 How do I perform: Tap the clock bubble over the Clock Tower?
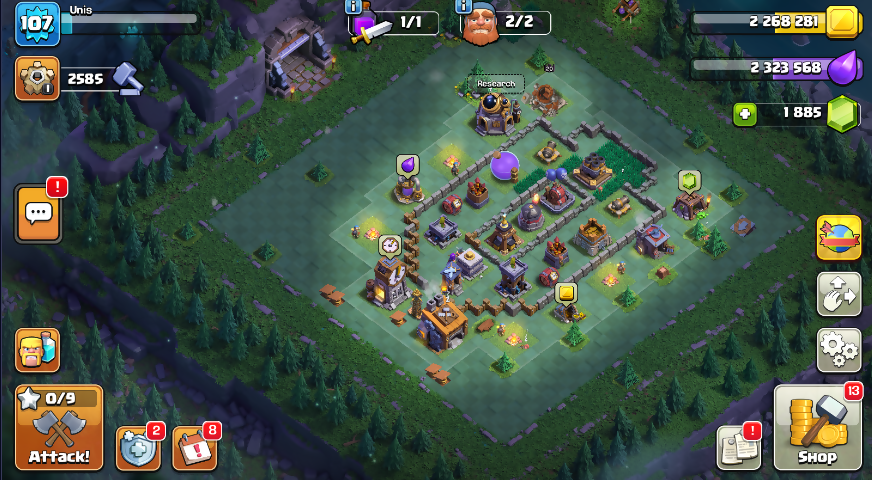click(x=389, y=244)
